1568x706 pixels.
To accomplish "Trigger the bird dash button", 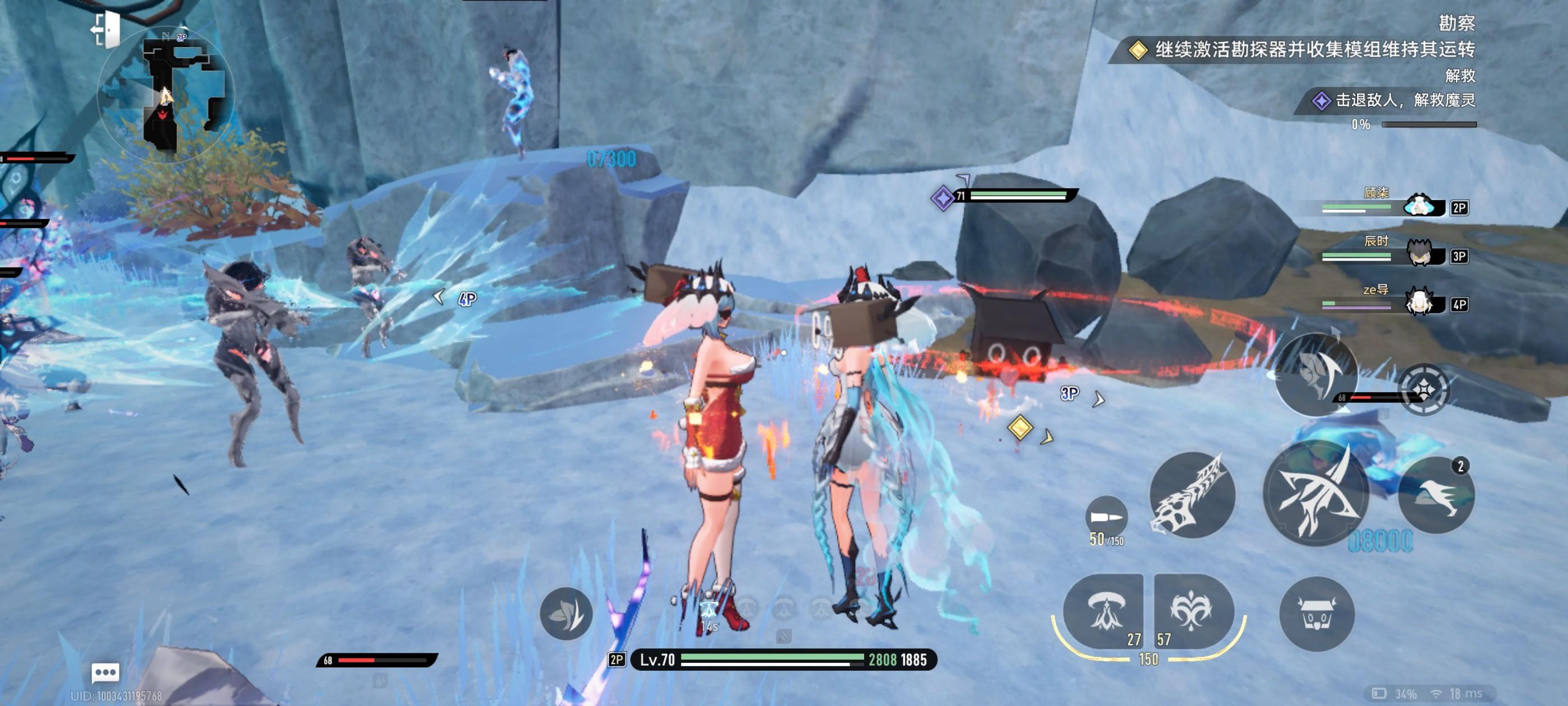I will point(1436,495).
